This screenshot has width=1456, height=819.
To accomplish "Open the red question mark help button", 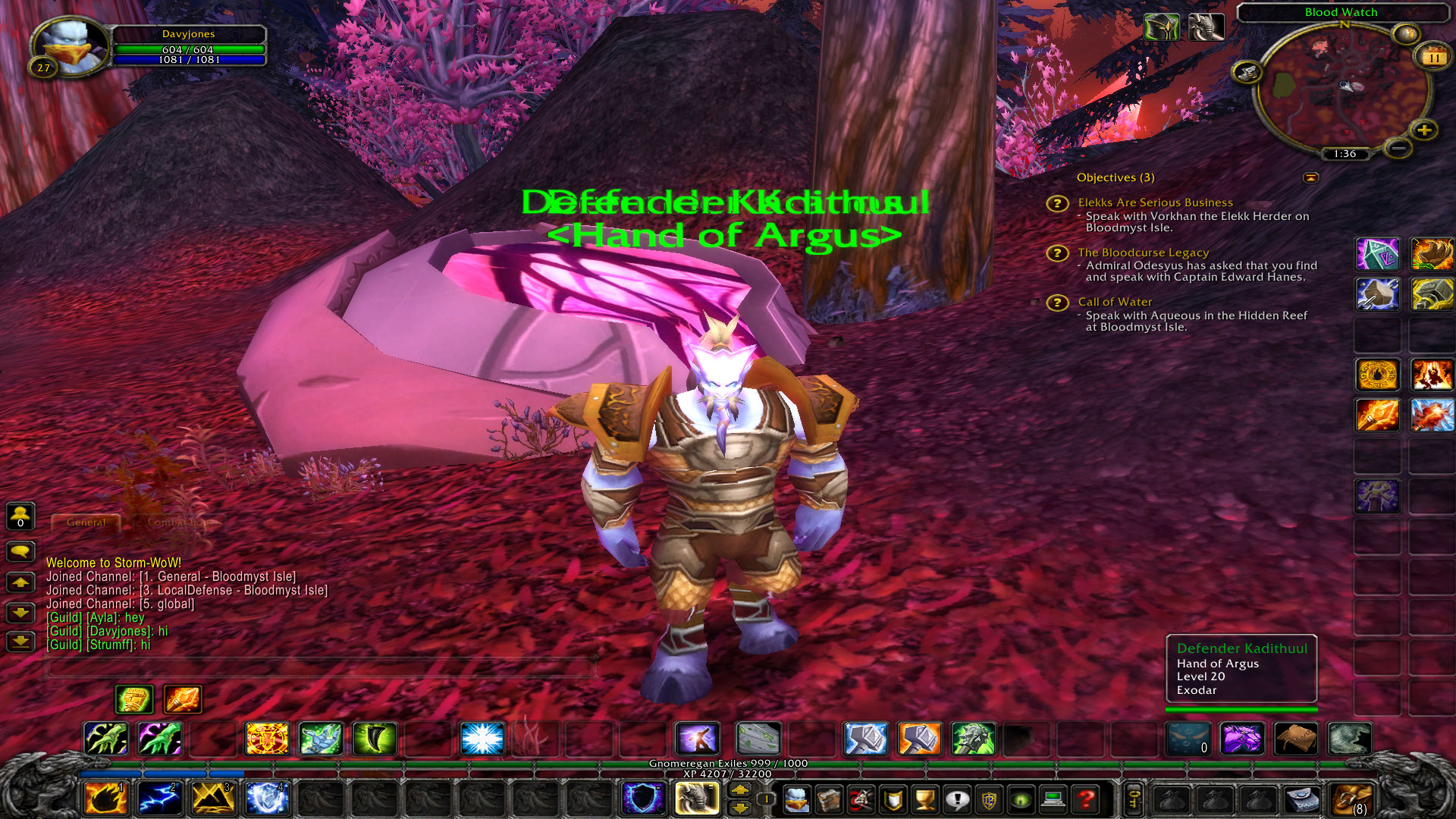I will [x=1086, y=799].
